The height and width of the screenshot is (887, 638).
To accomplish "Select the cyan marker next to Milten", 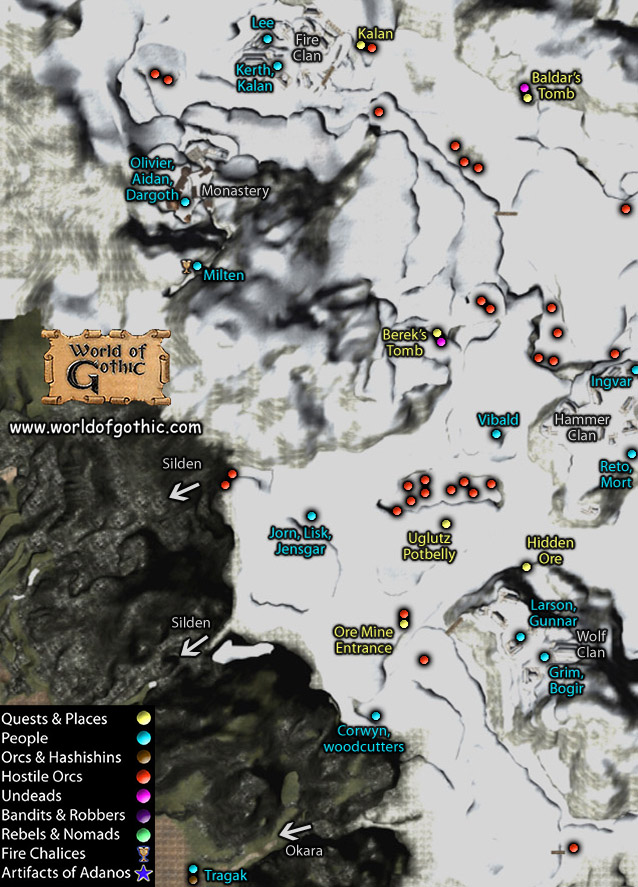I will [x=197, y=266].
